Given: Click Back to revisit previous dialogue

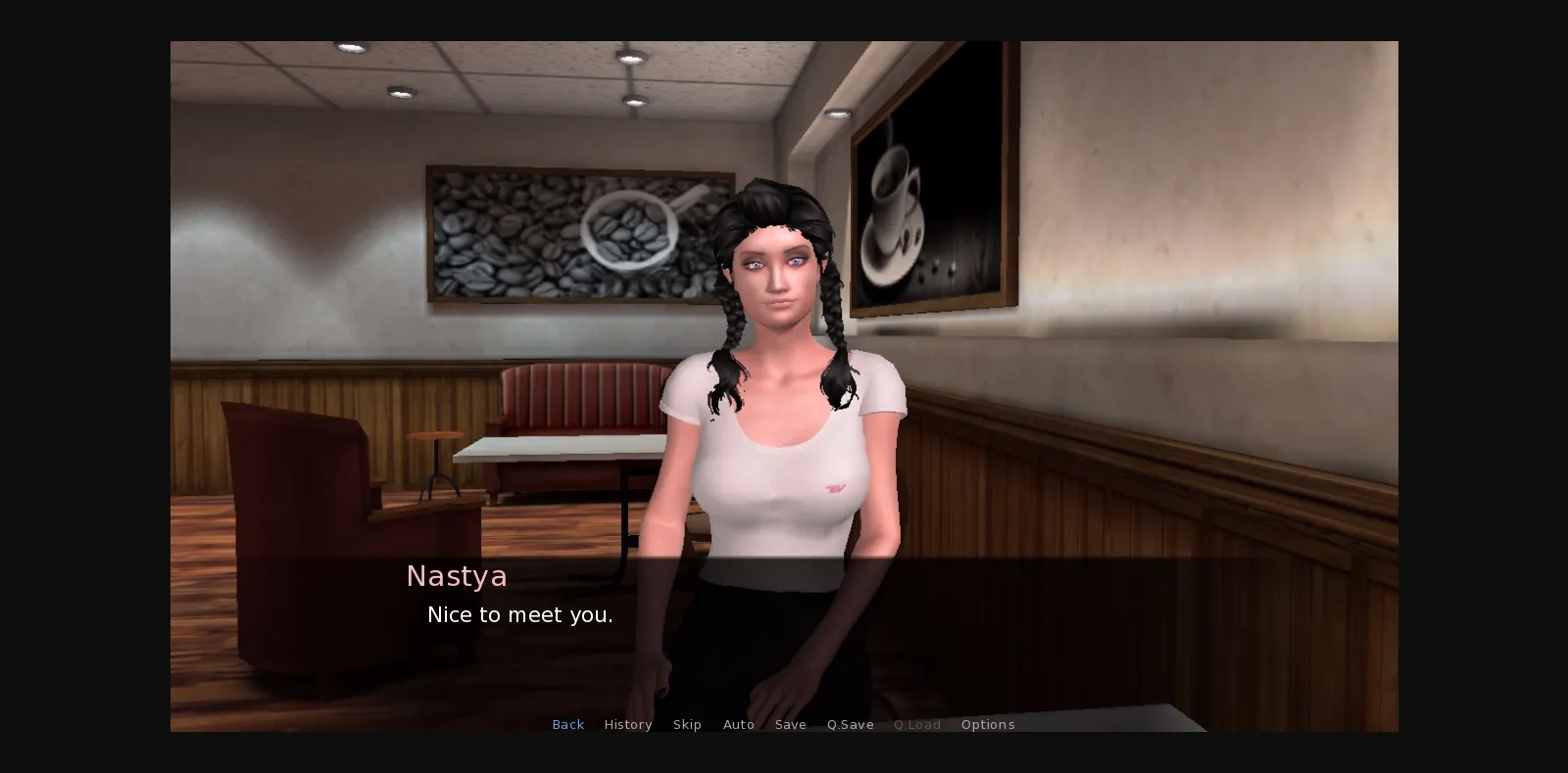Looking at the screenshot, I should 568,724.
